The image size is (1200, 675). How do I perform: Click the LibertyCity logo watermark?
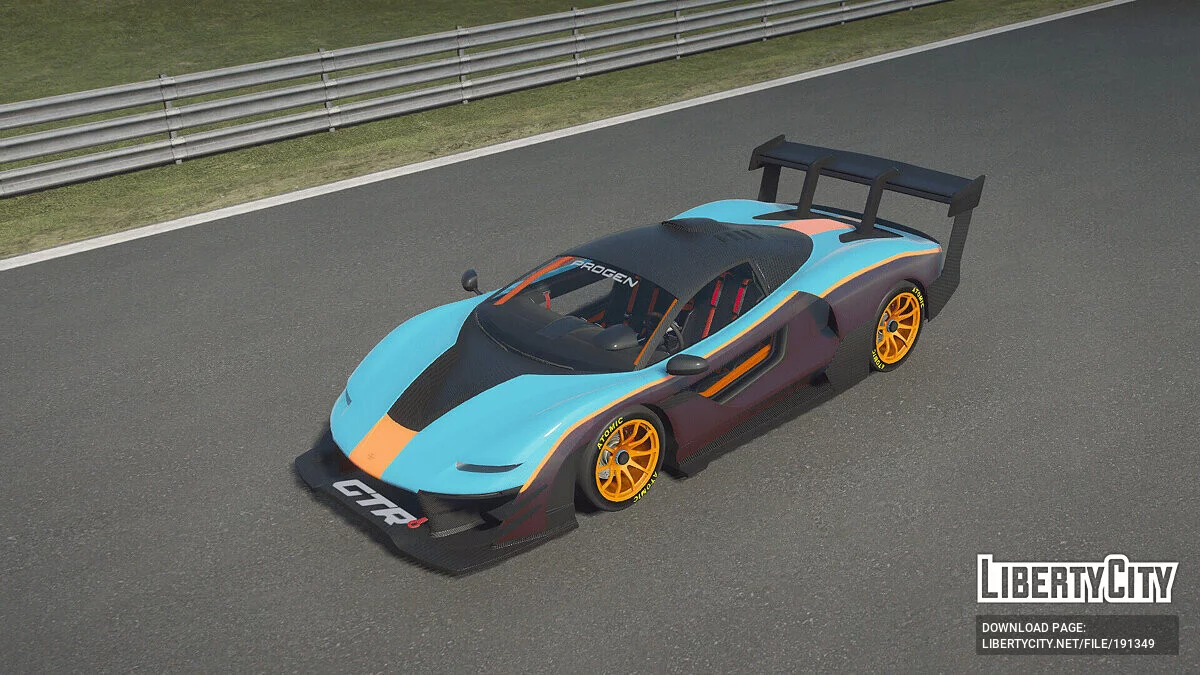[1077, 579]
